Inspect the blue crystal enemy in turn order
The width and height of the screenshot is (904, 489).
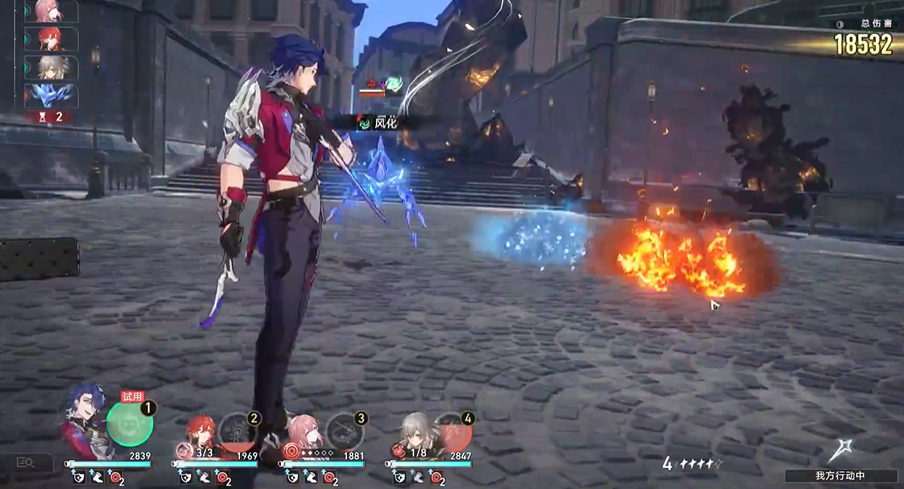[x=50, y=96]
